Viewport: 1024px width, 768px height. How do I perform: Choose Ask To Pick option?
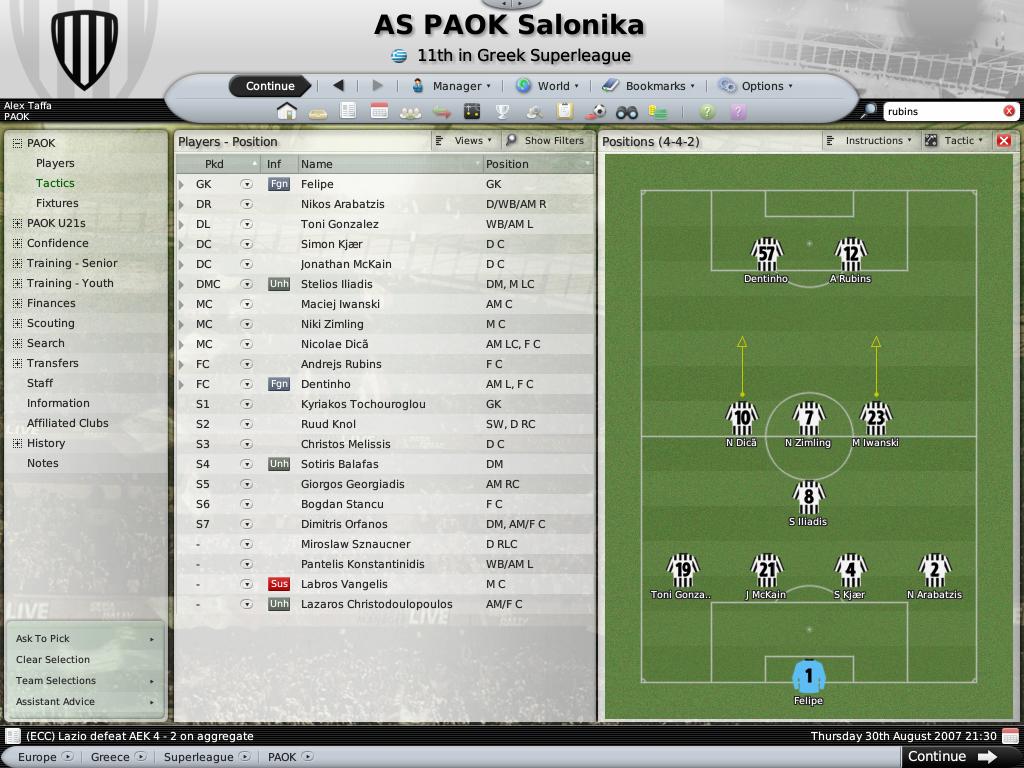[43, 639]
